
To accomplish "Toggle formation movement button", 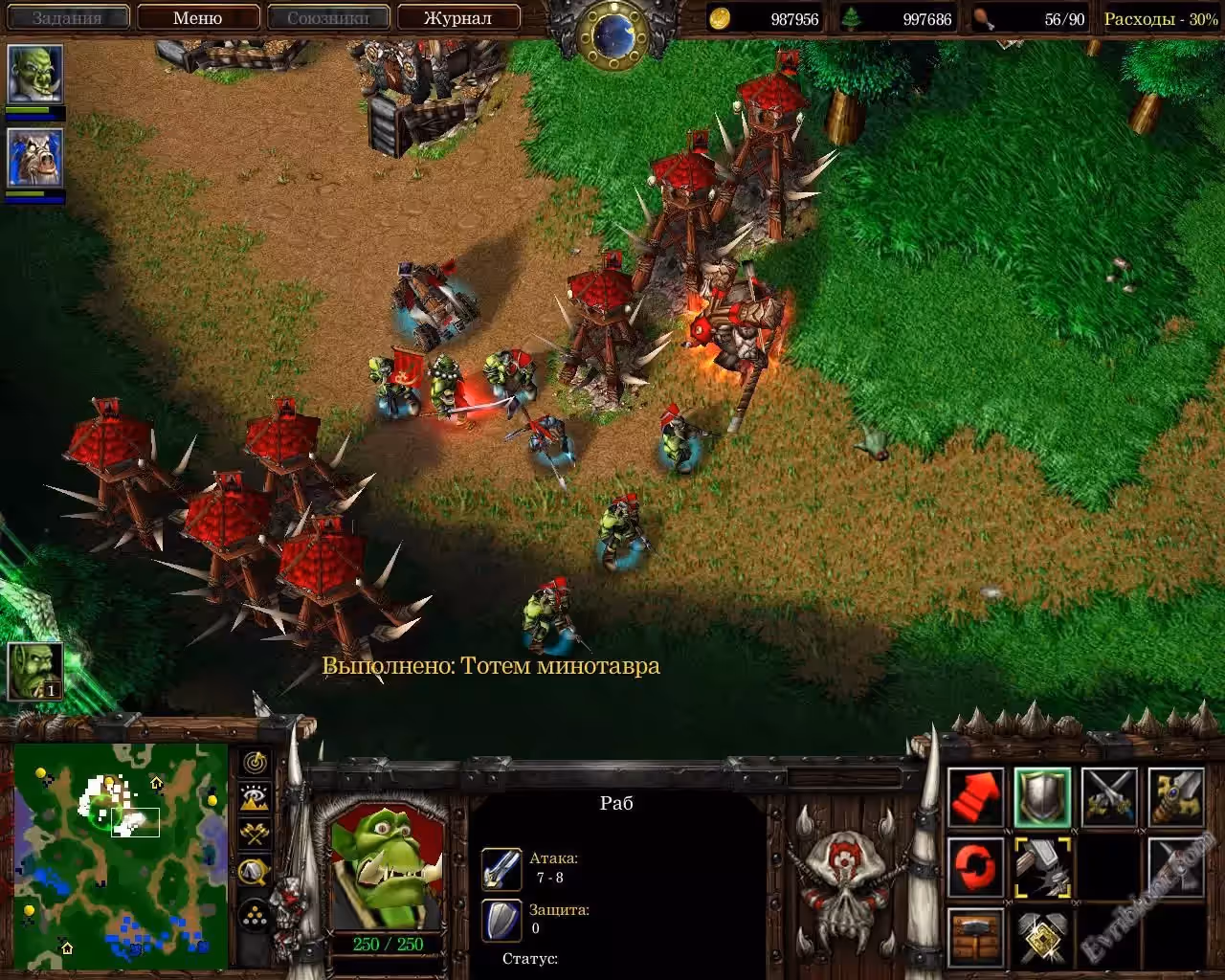I will point(255,915).
